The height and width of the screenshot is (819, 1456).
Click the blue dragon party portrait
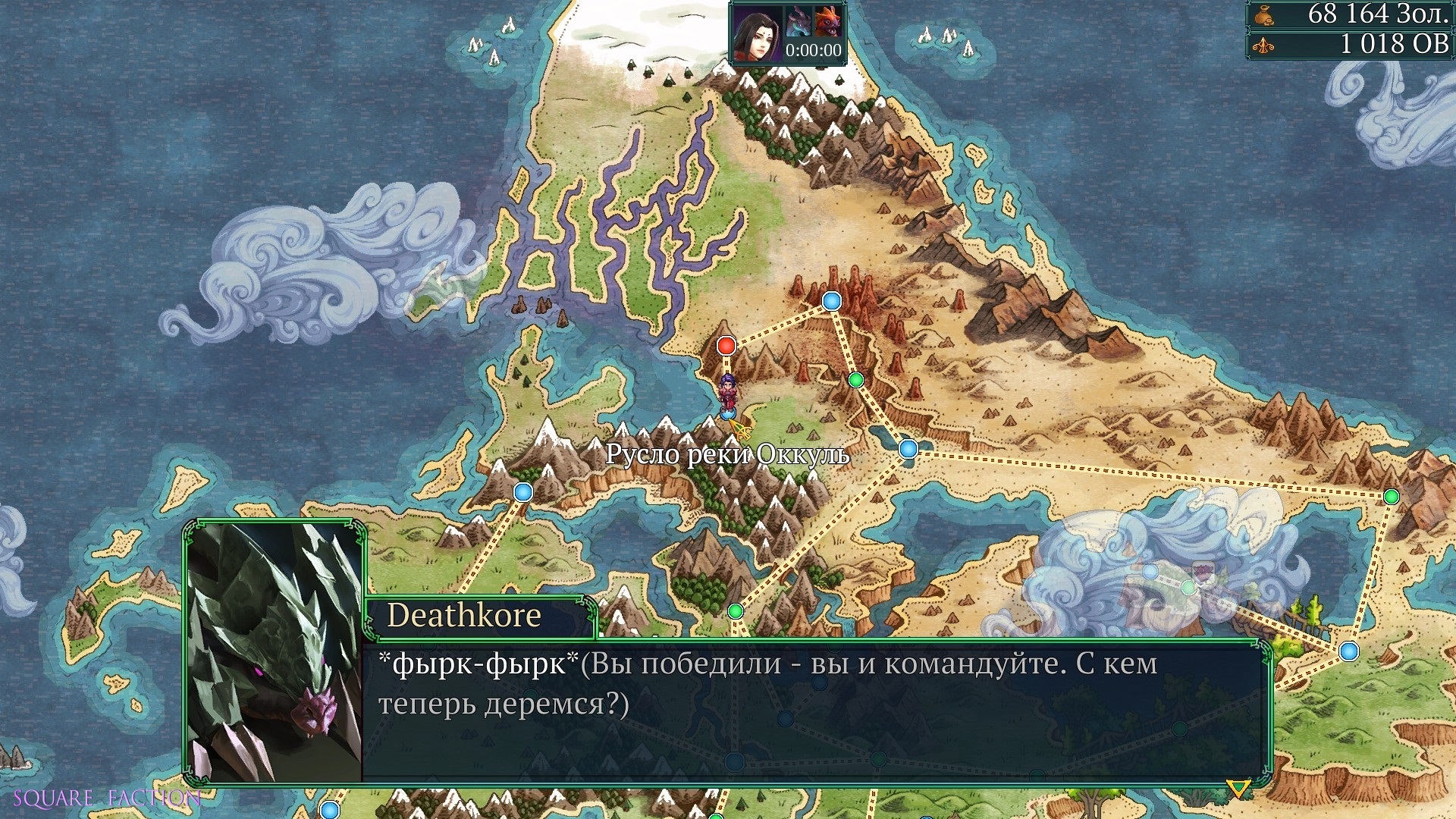tap(798, 22)
